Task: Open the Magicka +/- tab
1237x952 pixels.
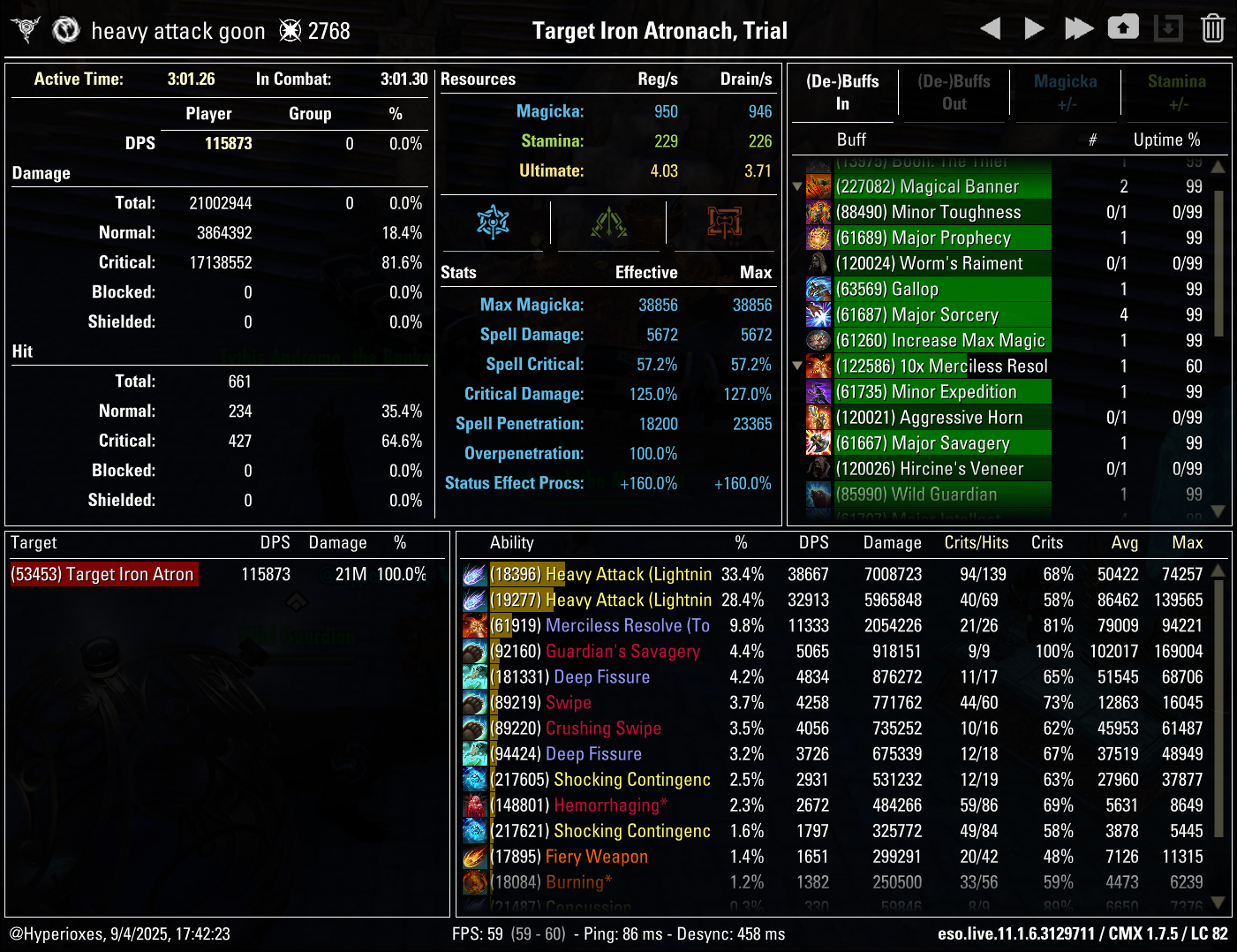Action: tap(1065, 92)
